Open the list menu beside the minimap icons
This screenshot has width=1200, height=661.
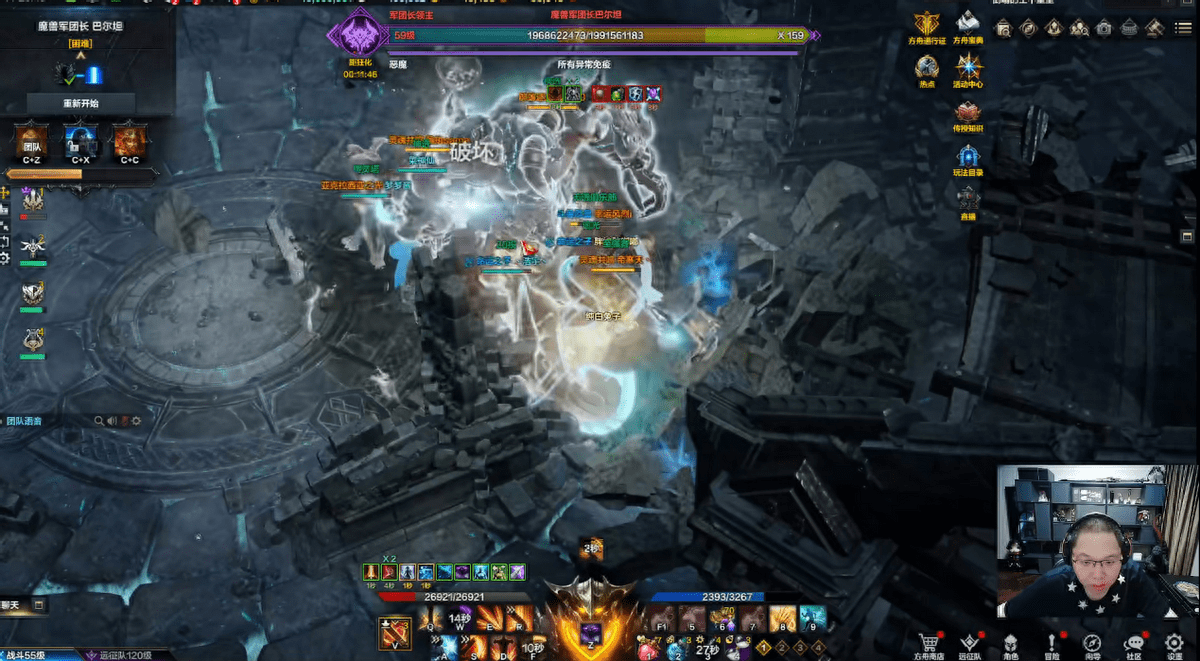click(1182, 28)
